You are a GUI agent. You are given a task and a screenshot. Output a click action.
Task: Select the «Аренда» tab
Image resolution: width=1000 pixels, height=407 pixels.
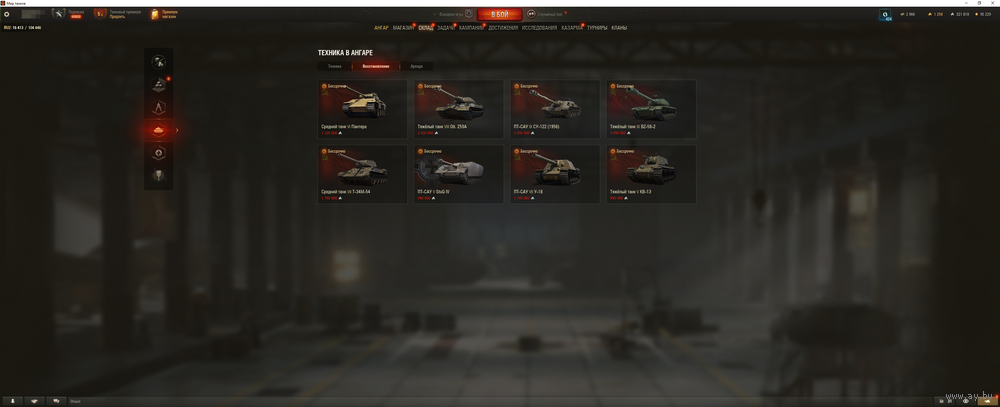click(416, 66)
